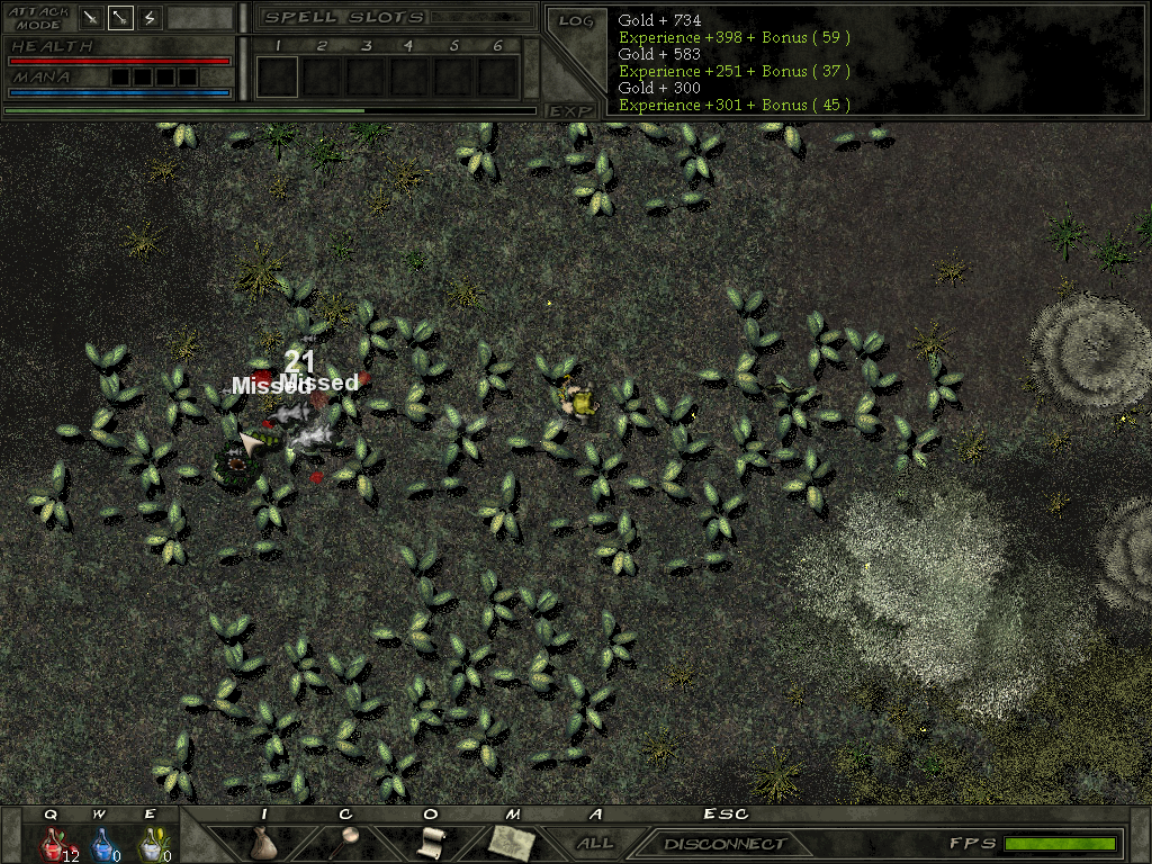Drink the blue mana potion
This screenshot has width=1152, height=864.
(x=102, y=844)
